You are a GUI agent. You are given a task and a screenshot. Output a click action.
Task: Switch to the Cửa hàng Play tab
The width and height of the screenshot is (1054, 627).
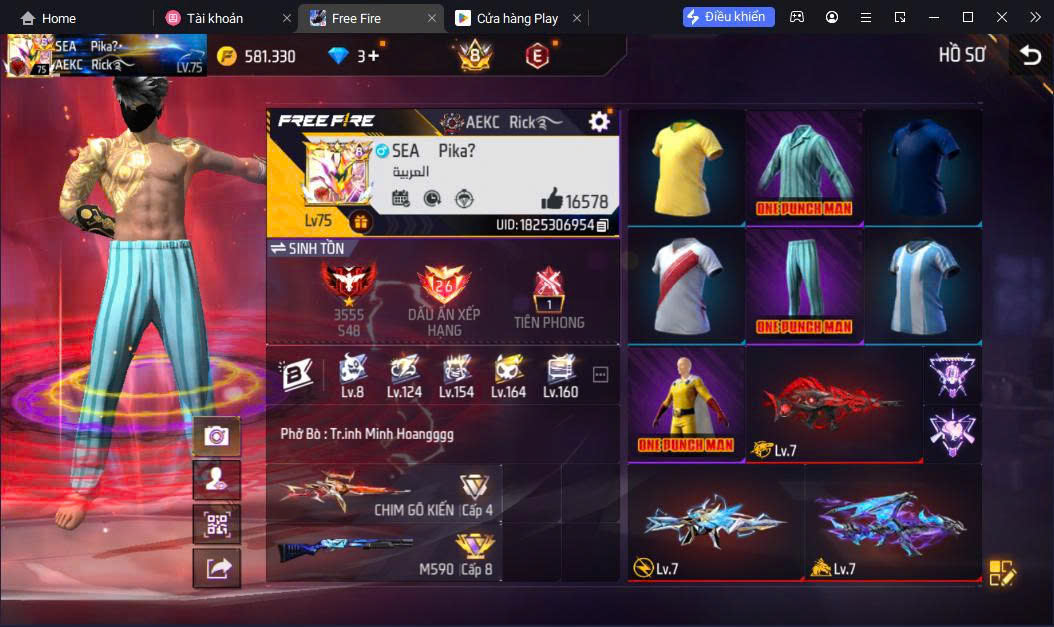point(517,18)
